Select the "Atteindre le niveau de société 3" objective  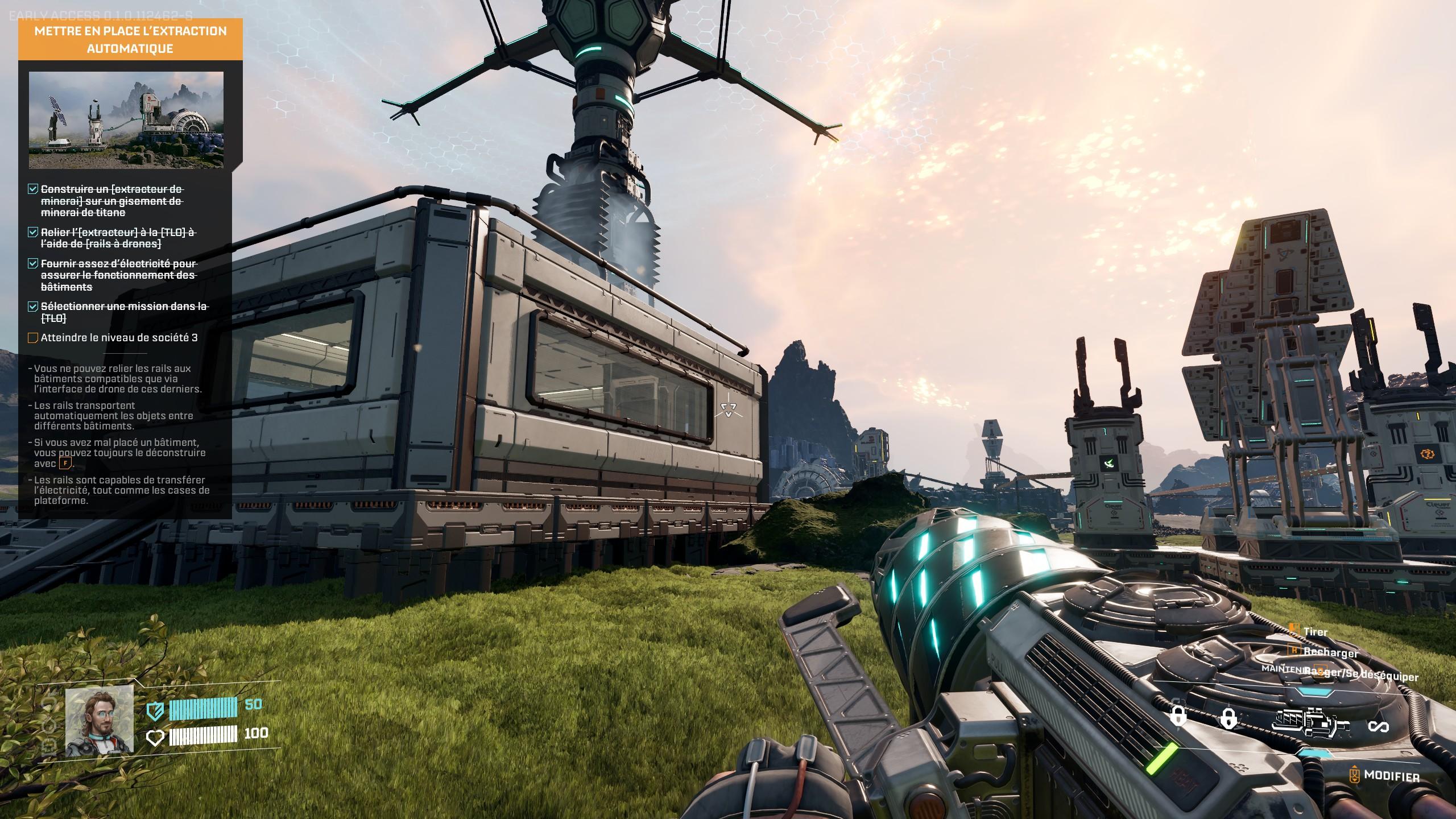click(x=119, y=338)
